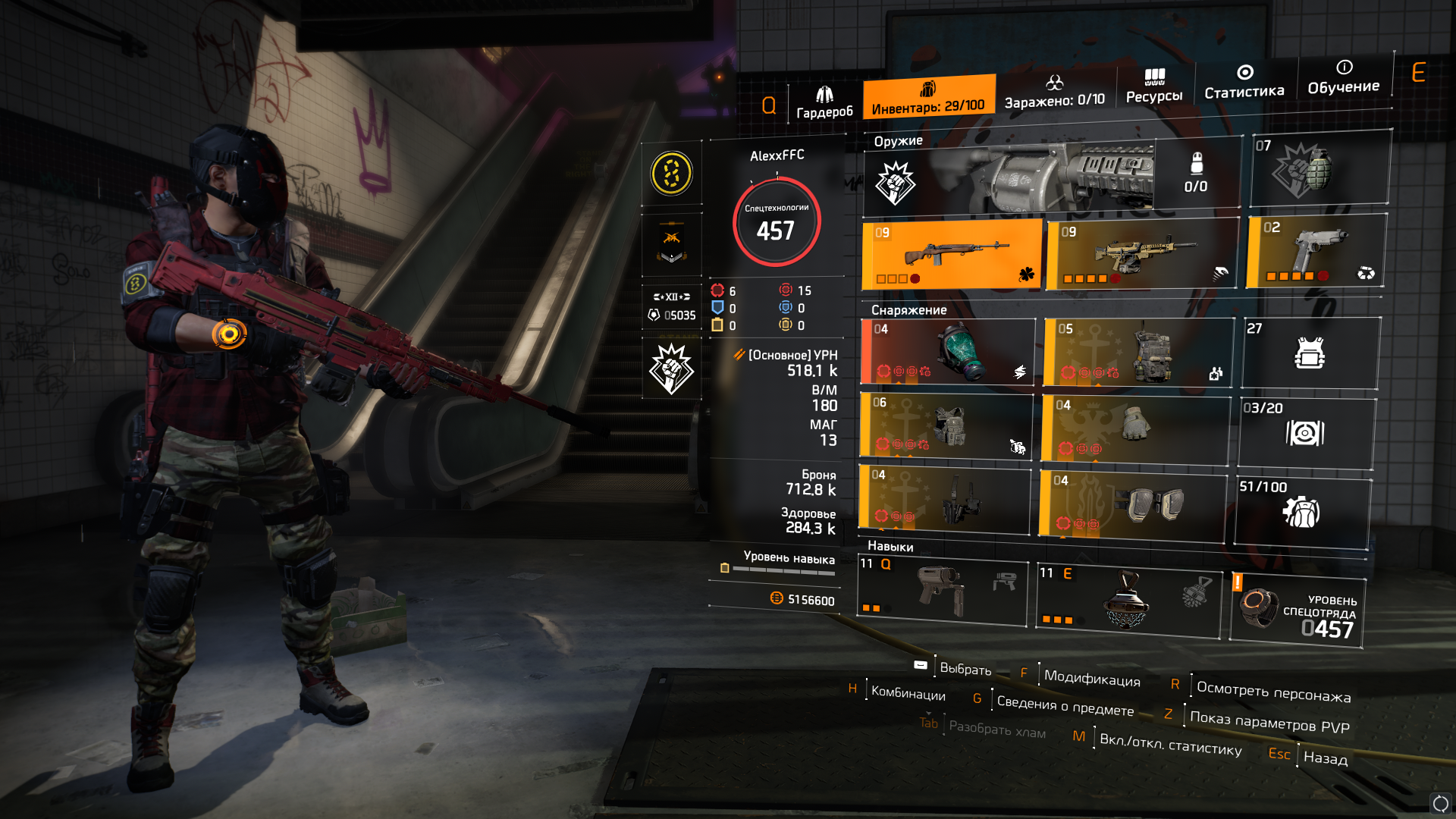Open the Ресурсы tab
This screenshot has height=819, width=1456.
pos(1153,86)
